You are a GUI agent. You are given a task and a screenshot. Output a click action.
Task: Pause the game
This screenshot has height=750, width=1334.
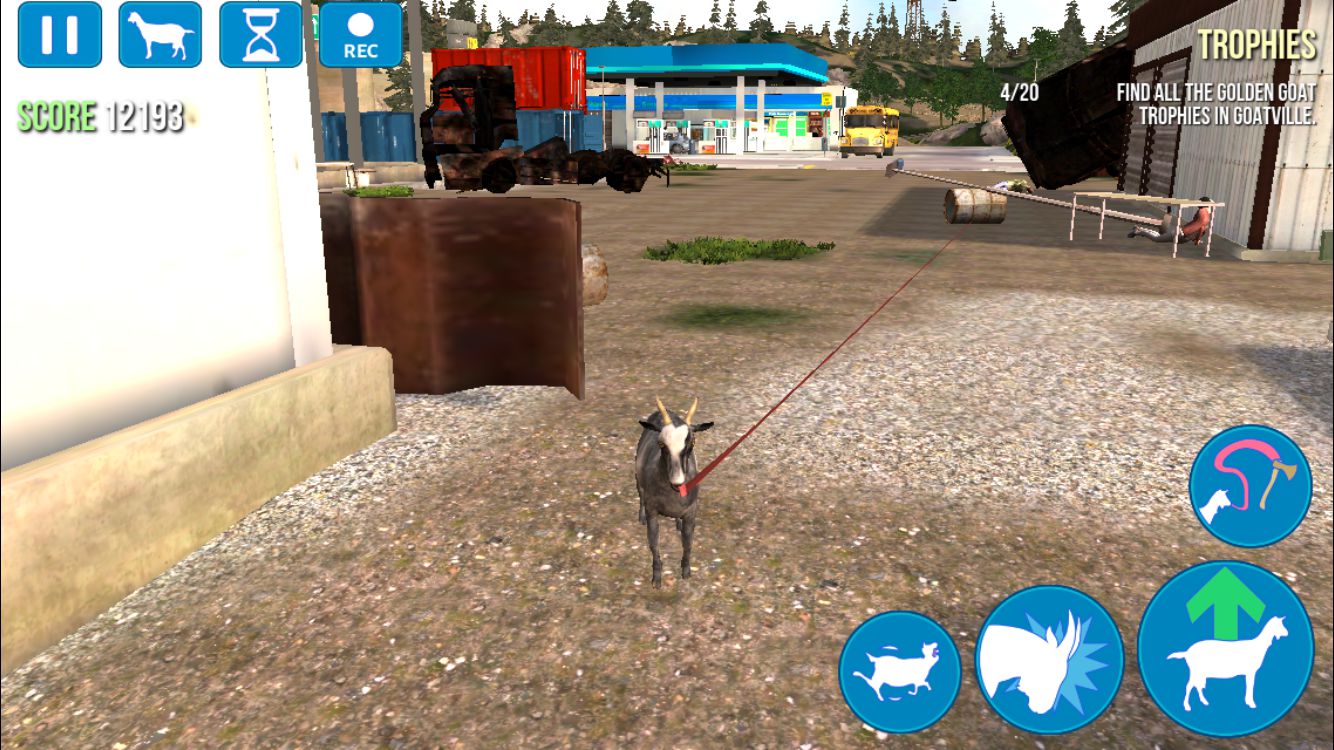tap(60, 35)
